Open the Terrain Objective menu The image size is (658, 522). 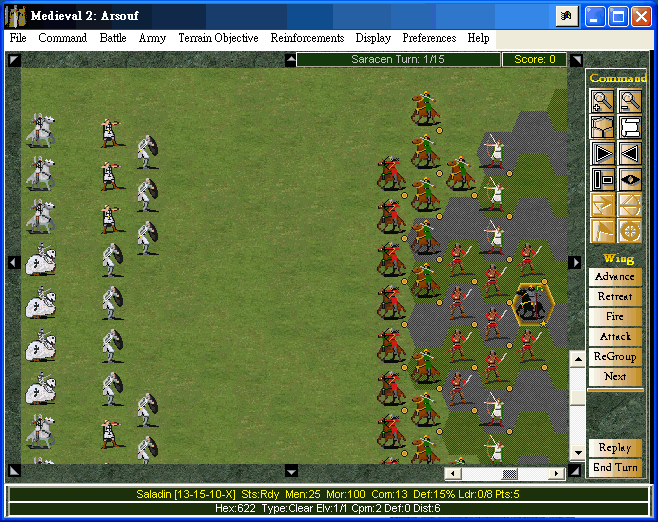[218, 38]
